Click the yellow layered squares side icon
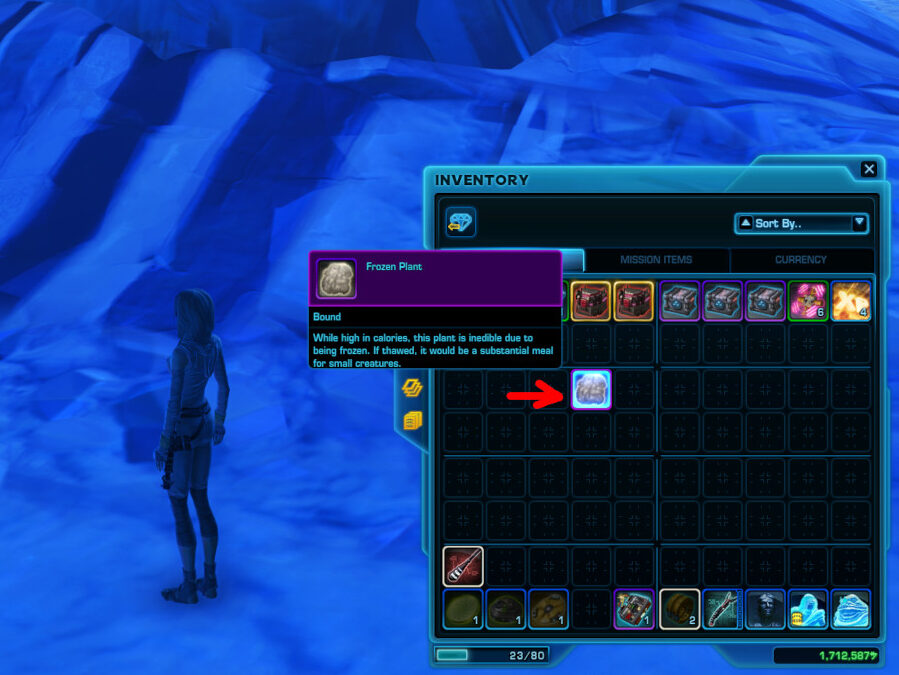 413,388
